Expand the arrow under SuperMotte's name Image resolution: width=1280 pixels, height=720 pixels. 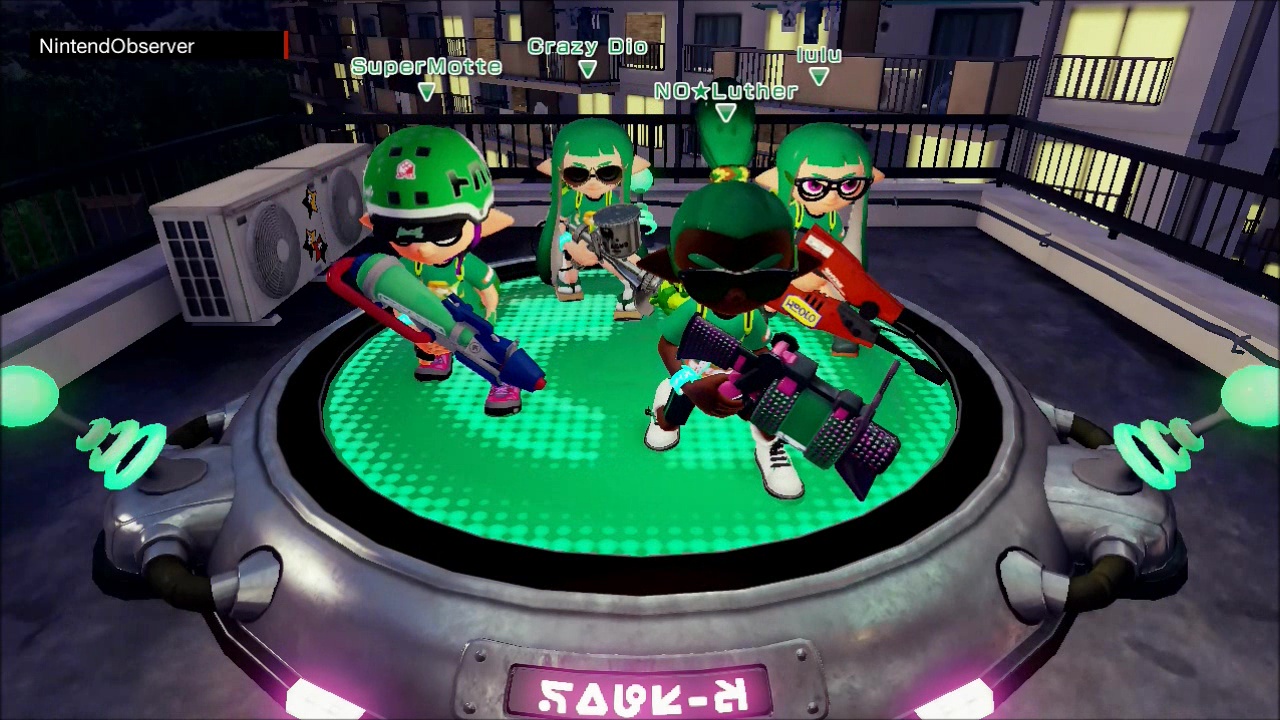point(426,90)
